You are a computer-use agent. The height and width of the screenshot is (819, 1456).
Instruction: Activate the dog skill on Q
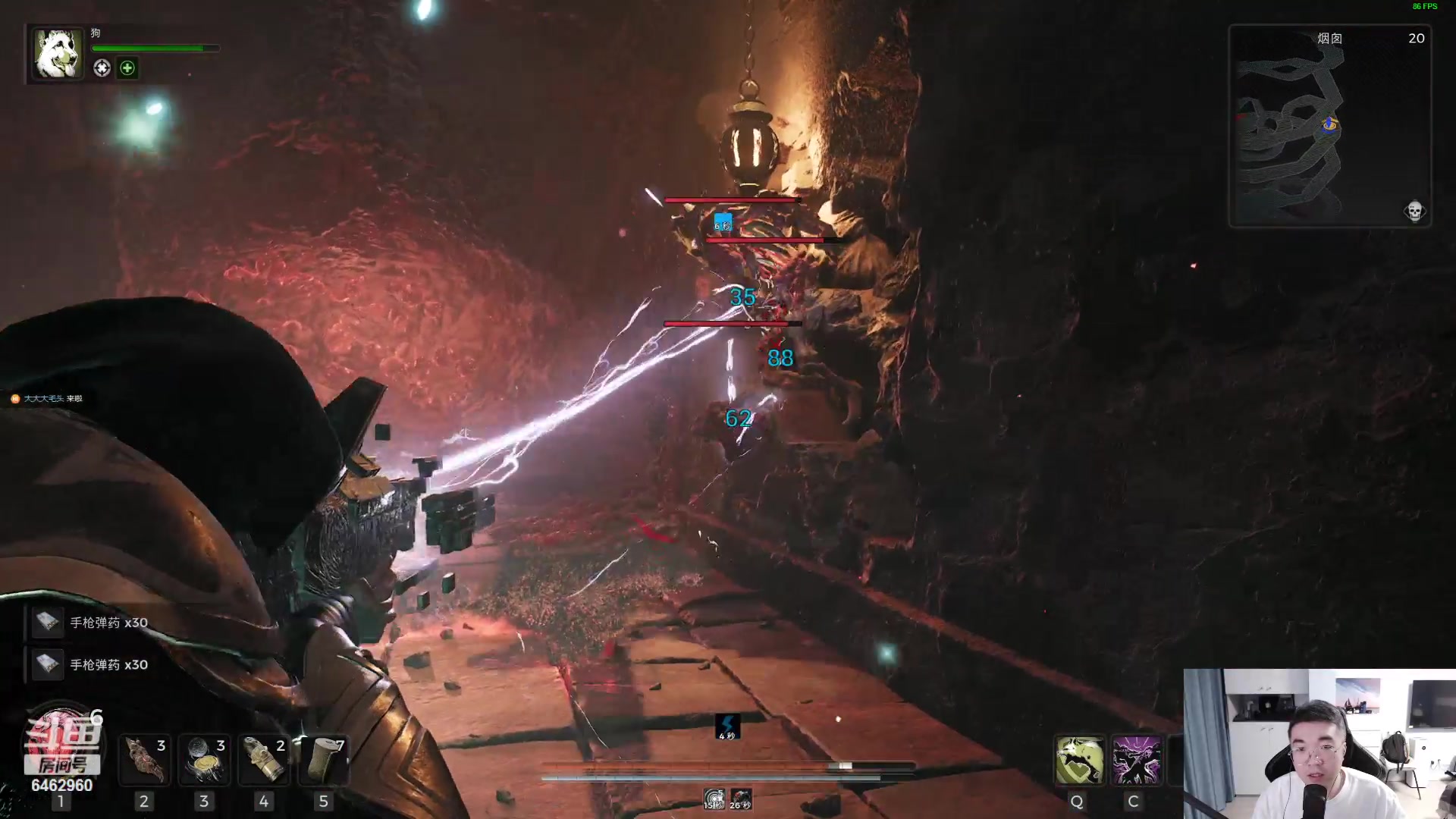1078,760
